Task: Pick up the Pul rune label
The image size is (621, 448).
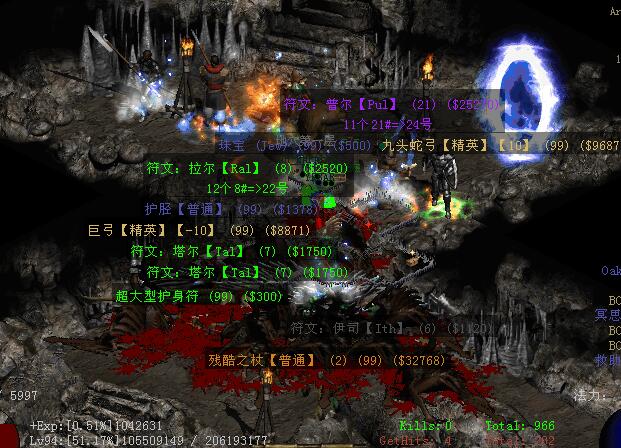Action: tap(391, 104)
